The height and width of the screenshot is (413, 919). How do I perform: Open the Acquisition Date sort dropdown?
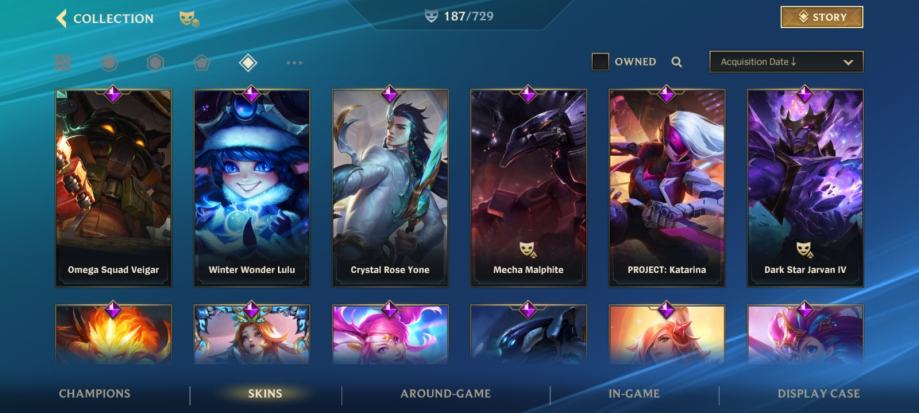(x=785, y=62)
